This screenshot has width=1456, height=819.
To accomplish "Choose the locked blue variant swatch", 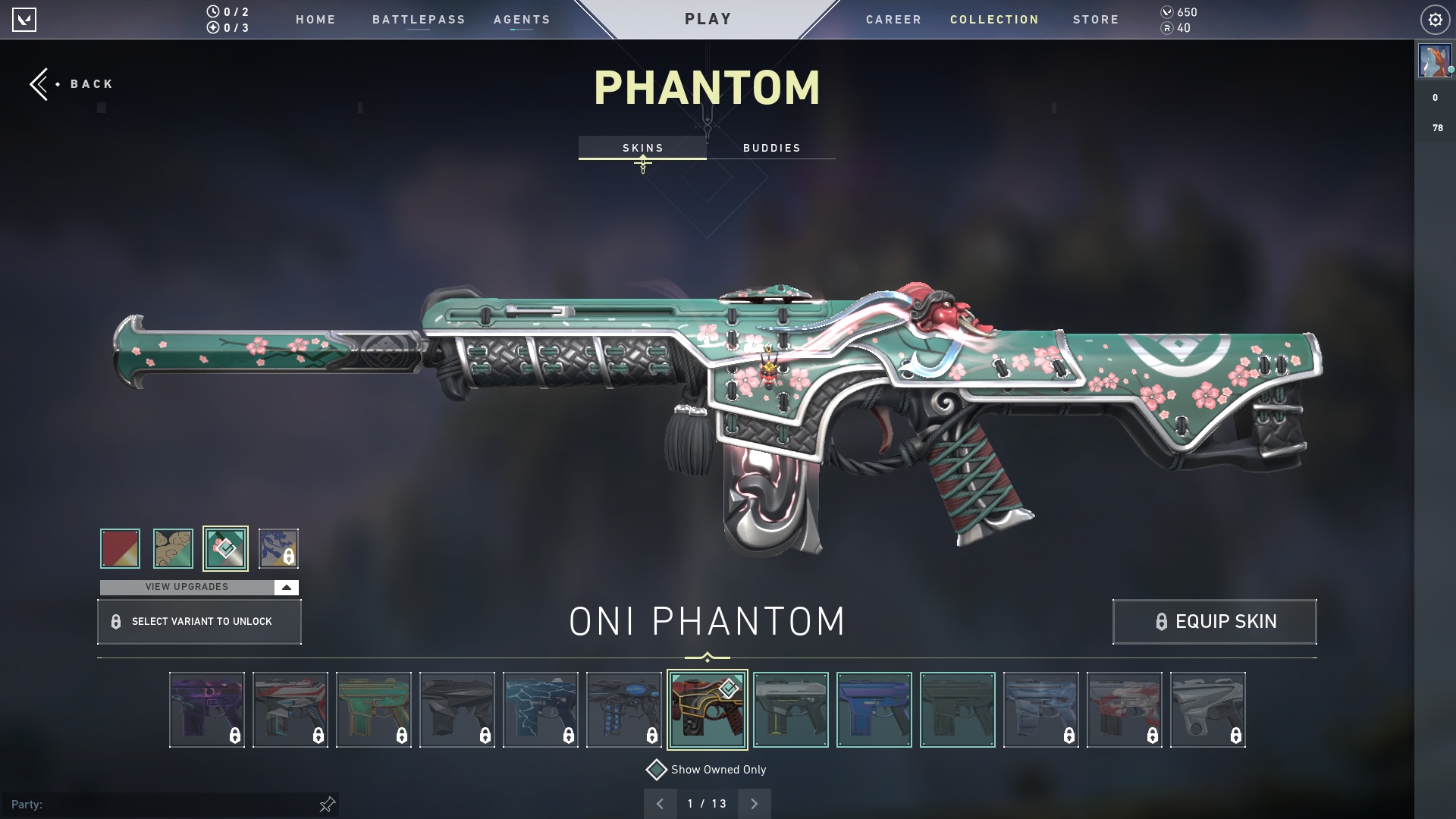I will 278,548.
